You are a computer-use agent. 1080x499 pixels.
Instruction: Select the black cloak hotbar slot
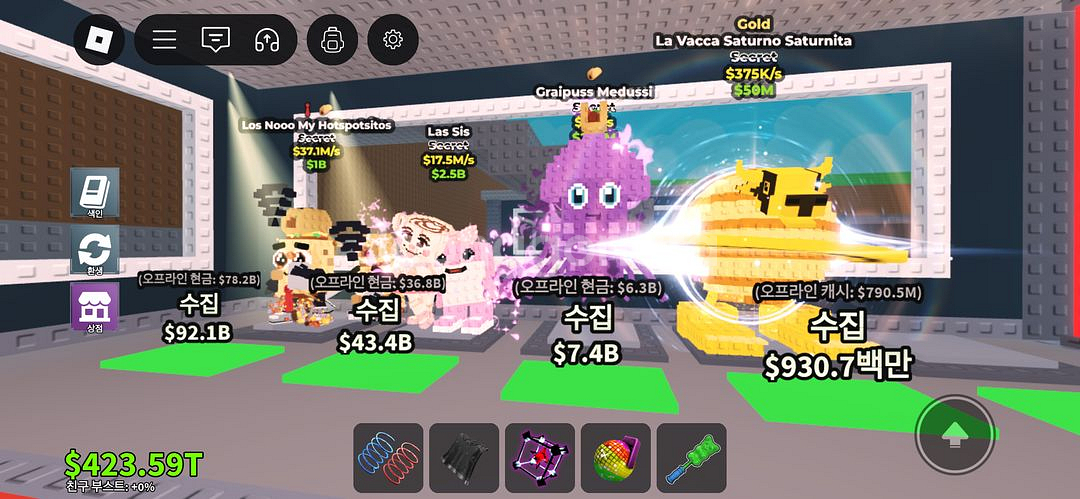click(463, 458)
